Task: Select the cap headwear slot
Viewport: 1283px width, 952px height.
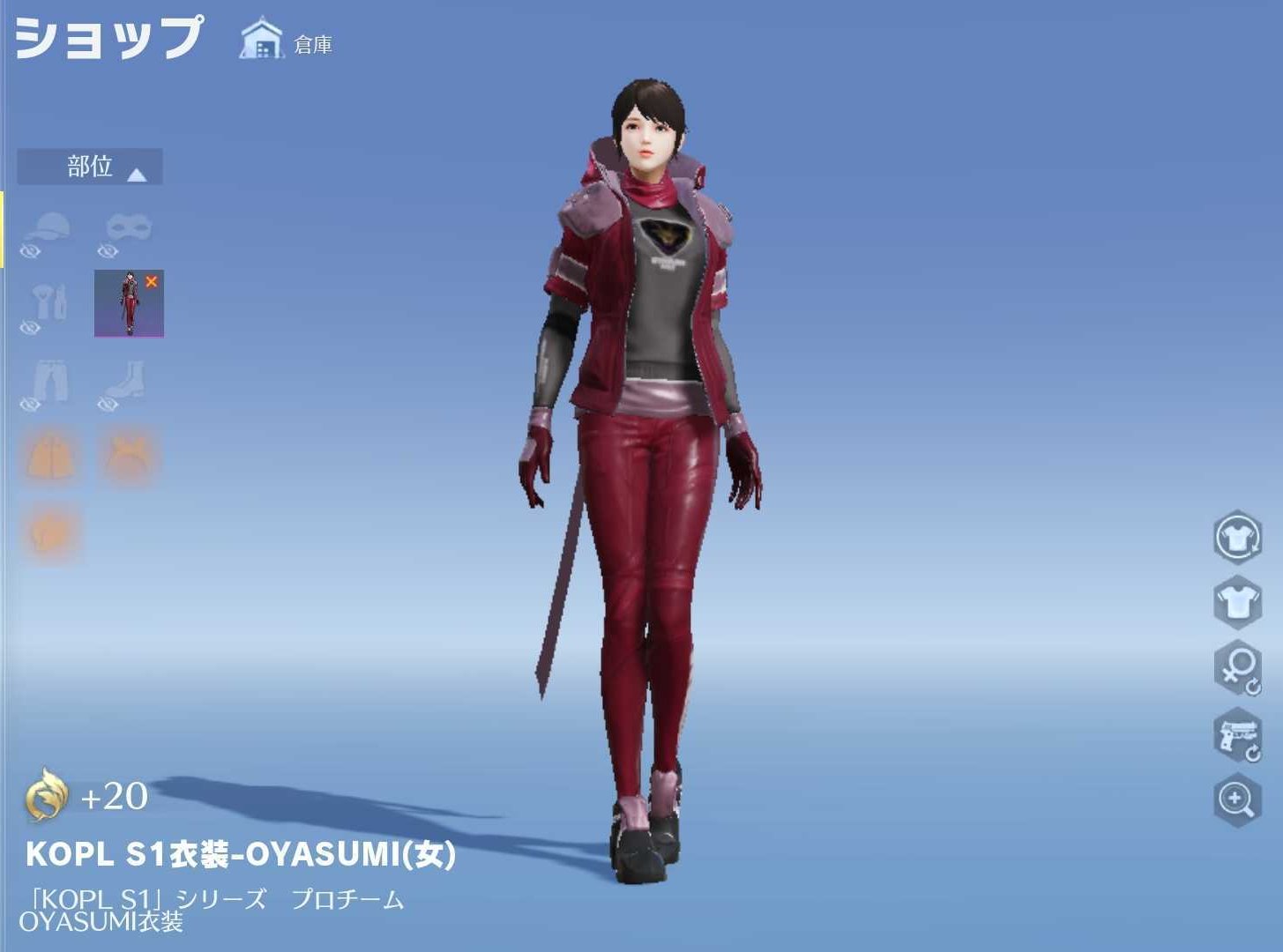Action: point(48,229)
